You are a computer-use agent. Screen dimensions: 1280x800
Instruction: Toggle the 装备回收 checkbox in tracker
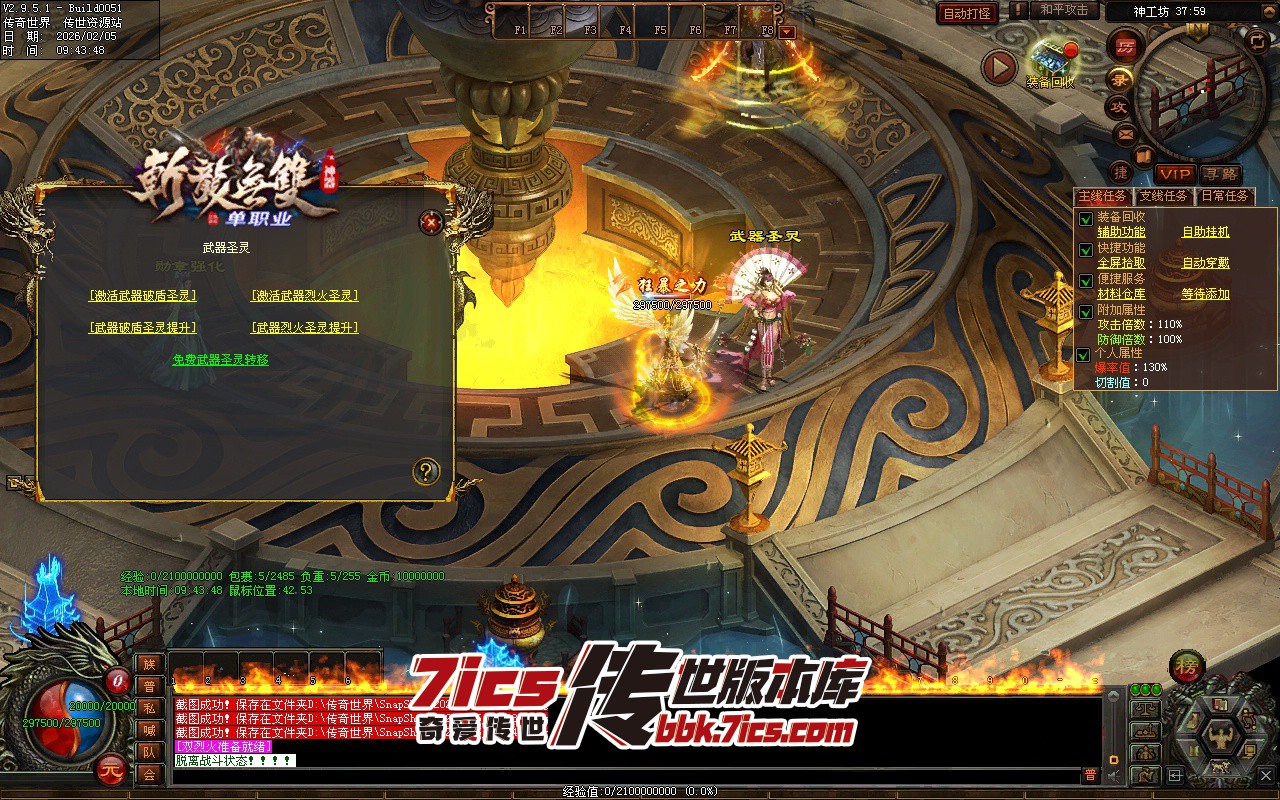pos(1086,218)
